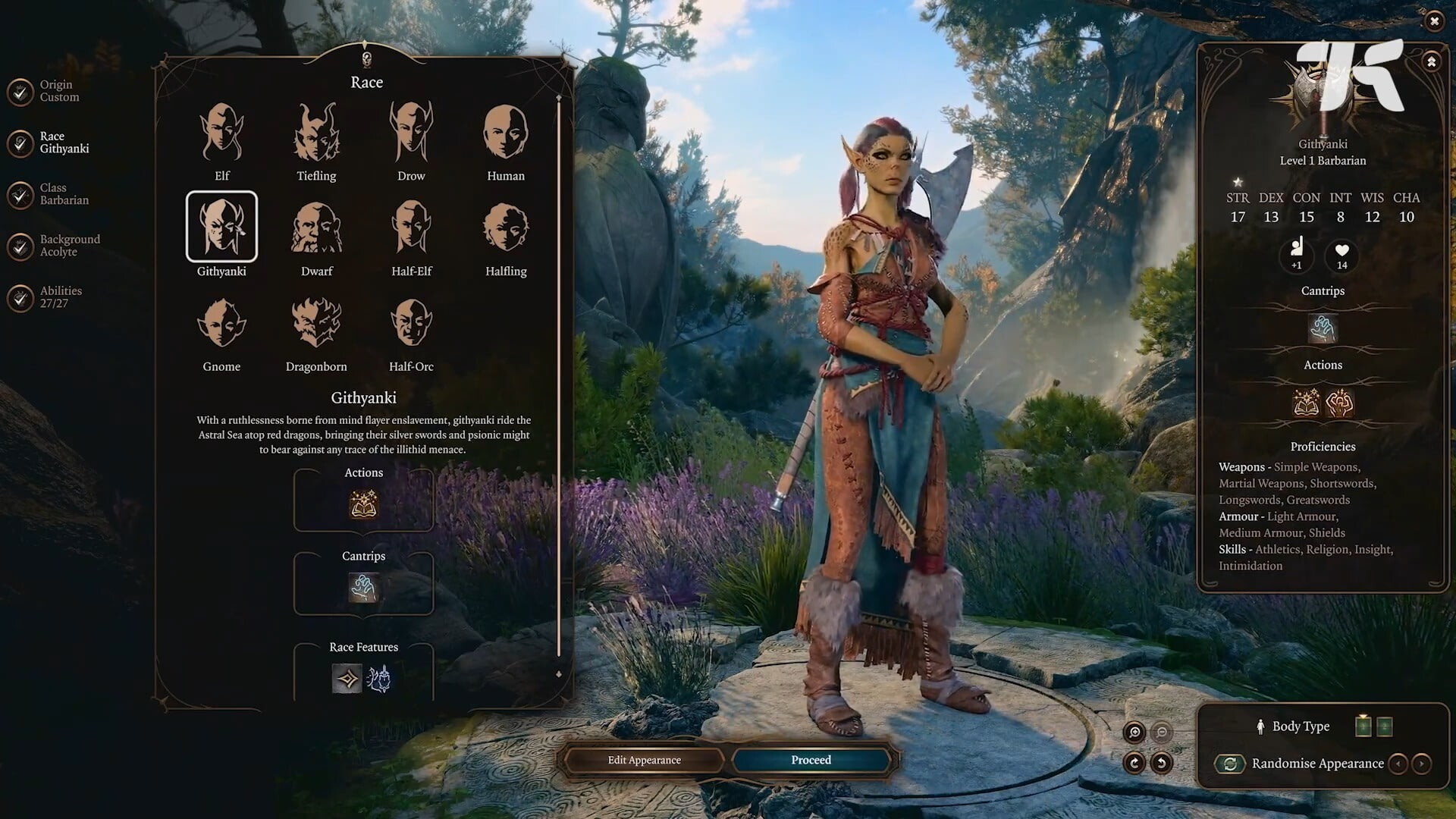The height and width of the screenshot is (819, 1456).
Task: Open the Mage Hand cantrip icon under Cantrips
Action: tap(364, 585)
